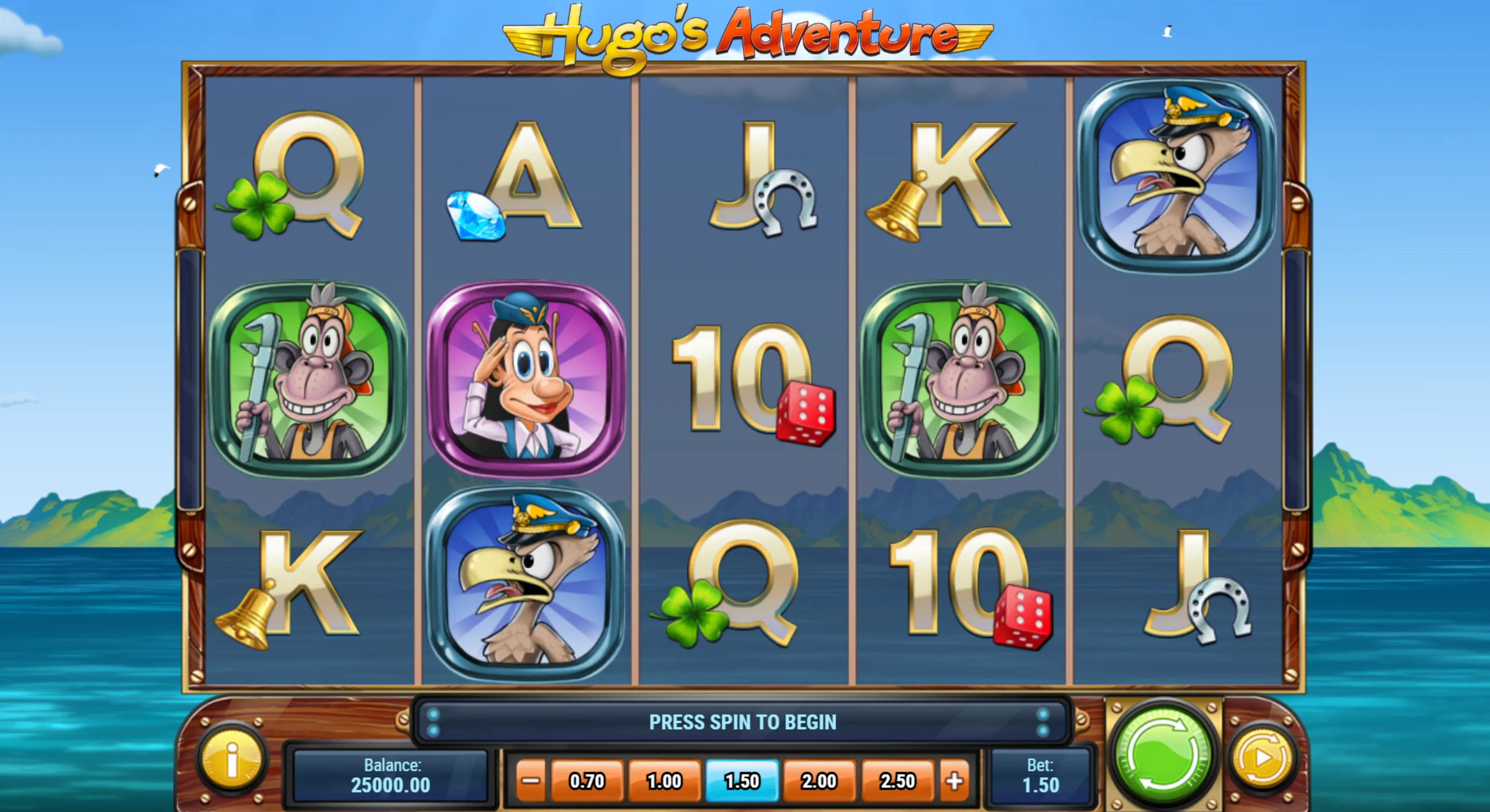Select the 0.70 bet amount
The width and height of the screenshot is (1490, 812).
coord(587,781)
